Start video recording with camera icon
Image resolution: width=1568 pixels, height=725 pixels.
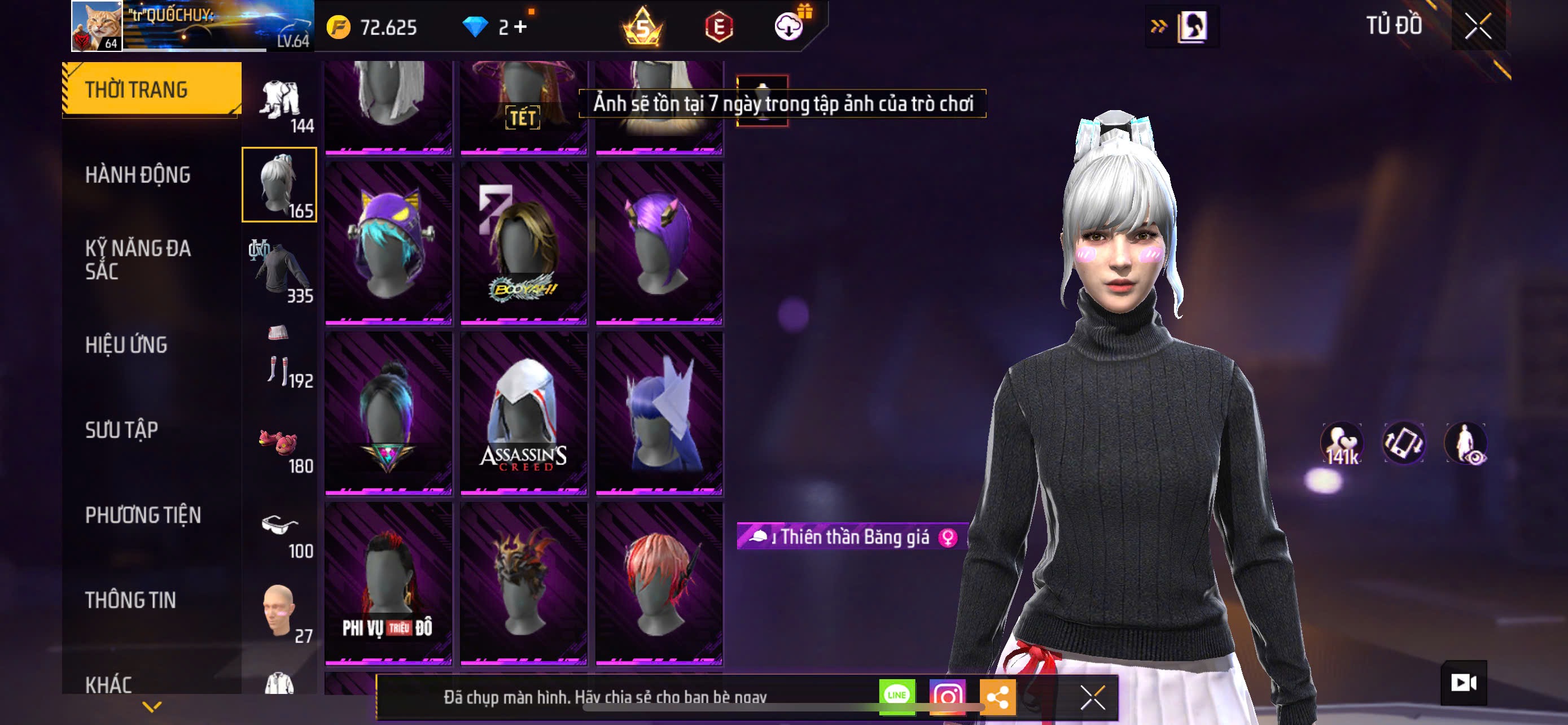(x=1464, y=683)
